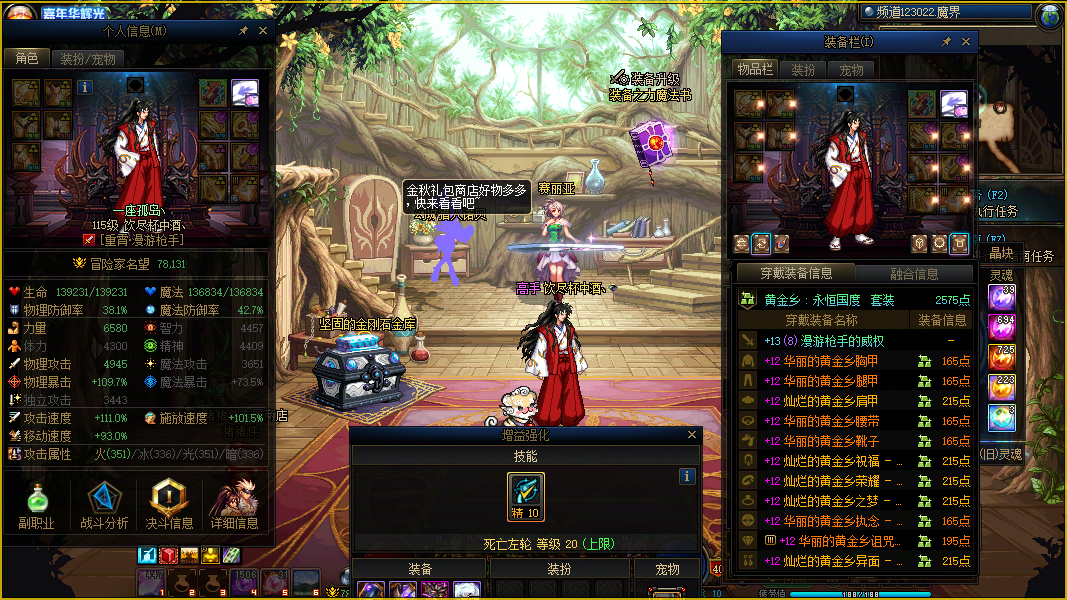Open the world globe icon beside channel bar
Viewport: 1067px width, 600px height.
[x=1050, y=15]
